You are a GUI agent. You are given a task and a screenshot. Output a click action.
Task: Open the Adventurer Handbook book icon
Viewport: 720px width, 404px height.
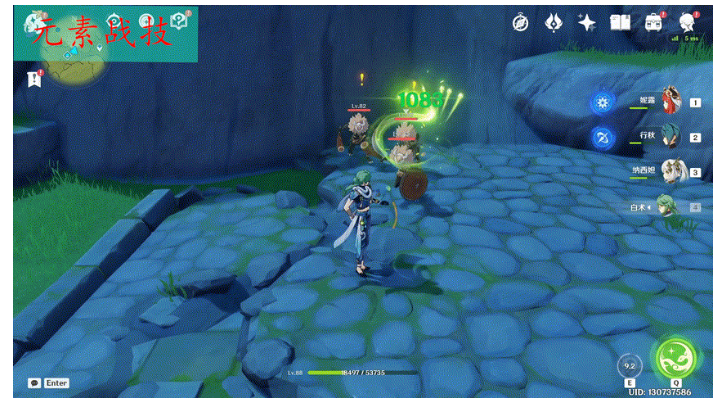[x=620, y=22]
